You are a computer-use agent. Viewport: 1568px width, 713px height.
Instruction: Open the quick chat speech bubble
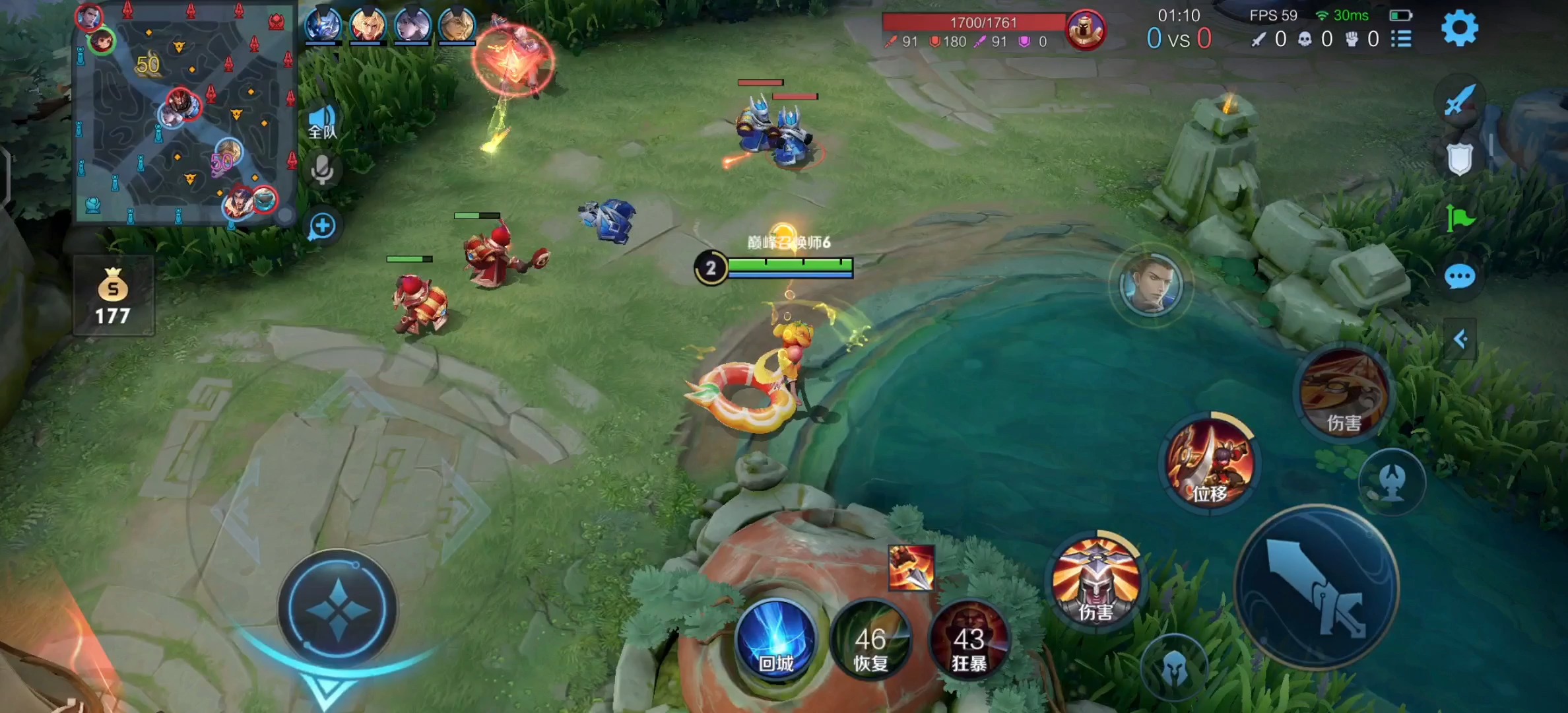(1459, 277)
